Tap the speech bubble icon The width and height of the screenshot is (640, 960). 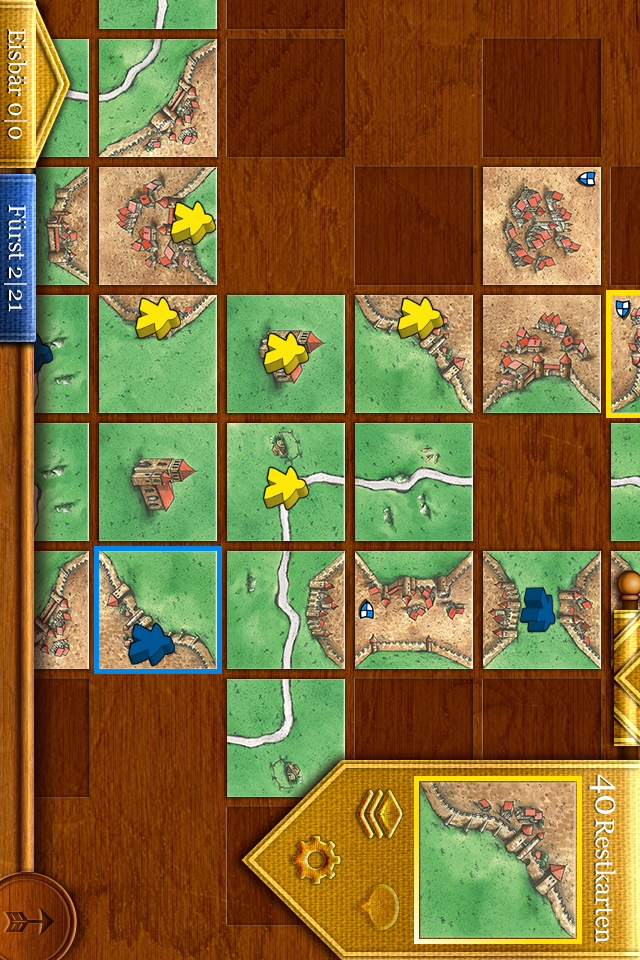click(x=381, y=906)
